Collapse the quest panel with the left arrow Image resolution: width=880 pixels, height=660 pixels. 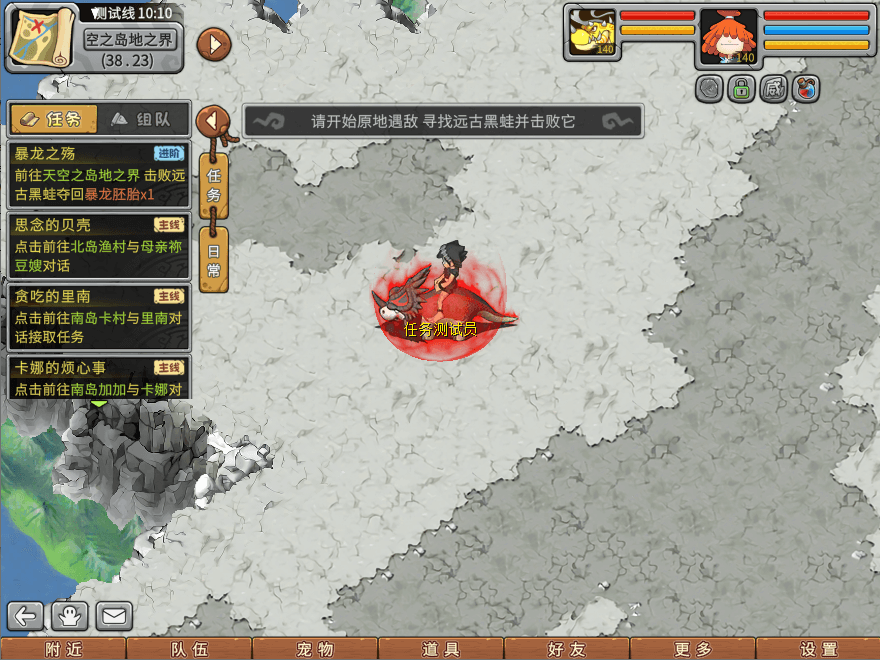coord(212,121)
